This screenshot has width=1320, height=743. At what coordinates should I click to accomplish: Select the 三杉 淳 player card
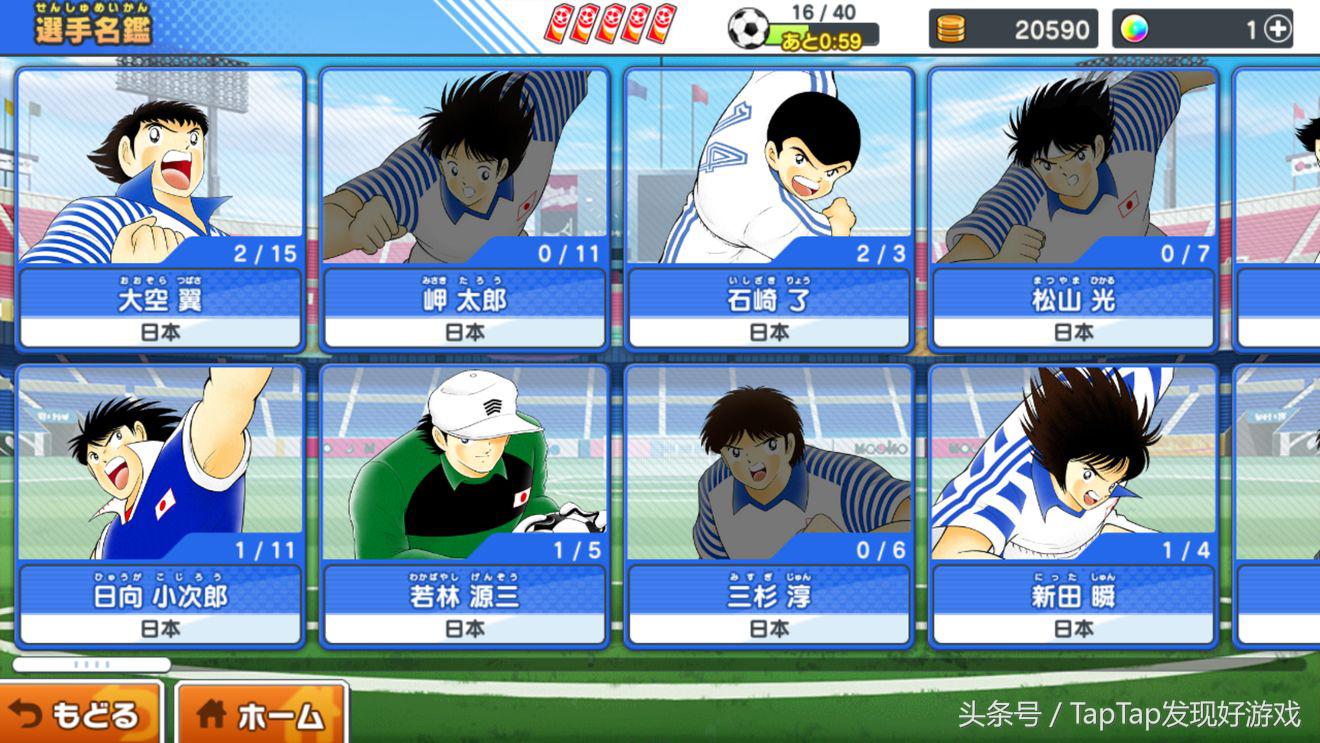tap(769, 505)
